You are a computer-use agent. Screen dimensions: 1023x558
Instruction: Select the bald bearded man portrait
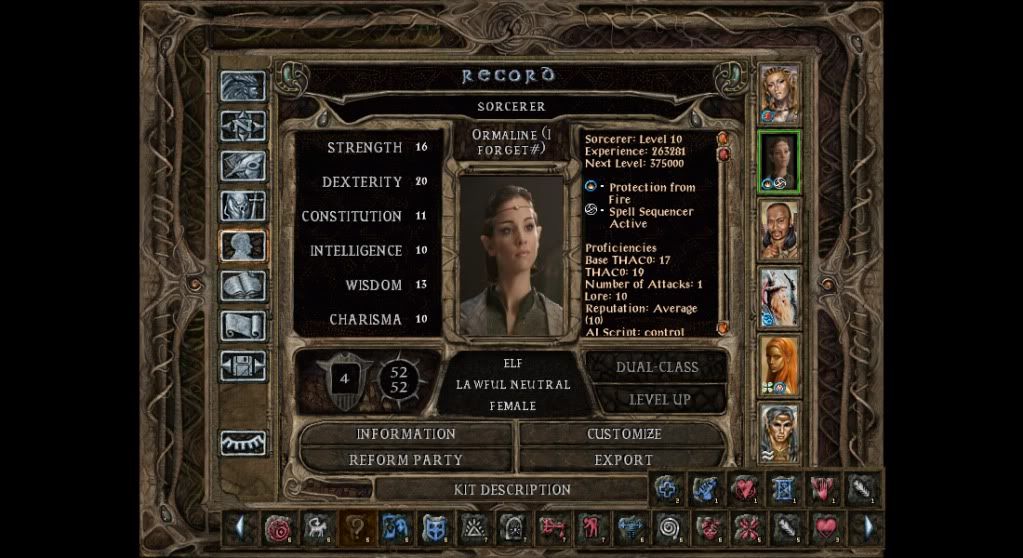click(779, 228)
